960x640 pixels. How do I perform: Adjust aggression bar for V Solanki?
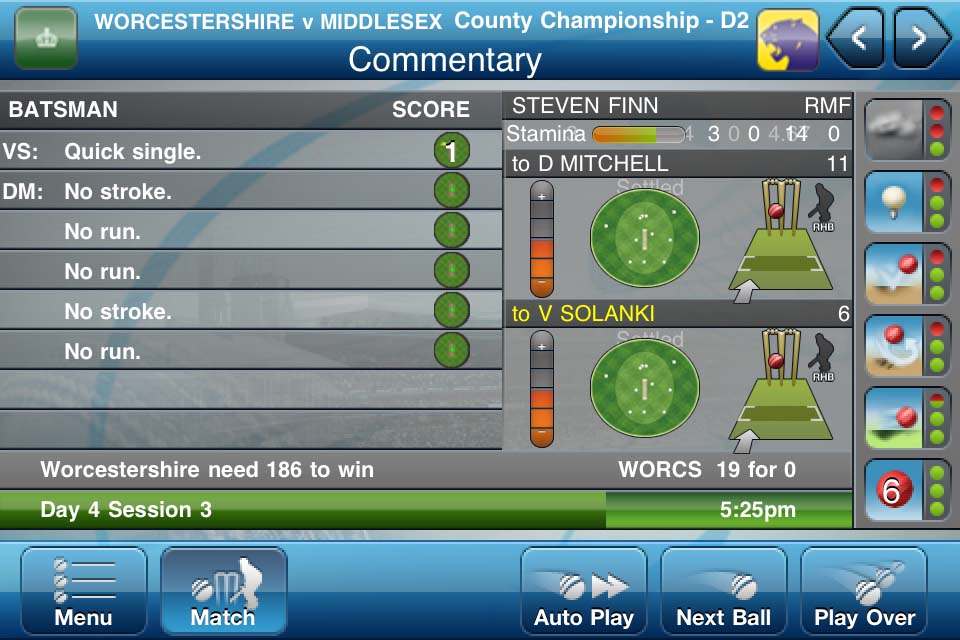click(542, 390)
